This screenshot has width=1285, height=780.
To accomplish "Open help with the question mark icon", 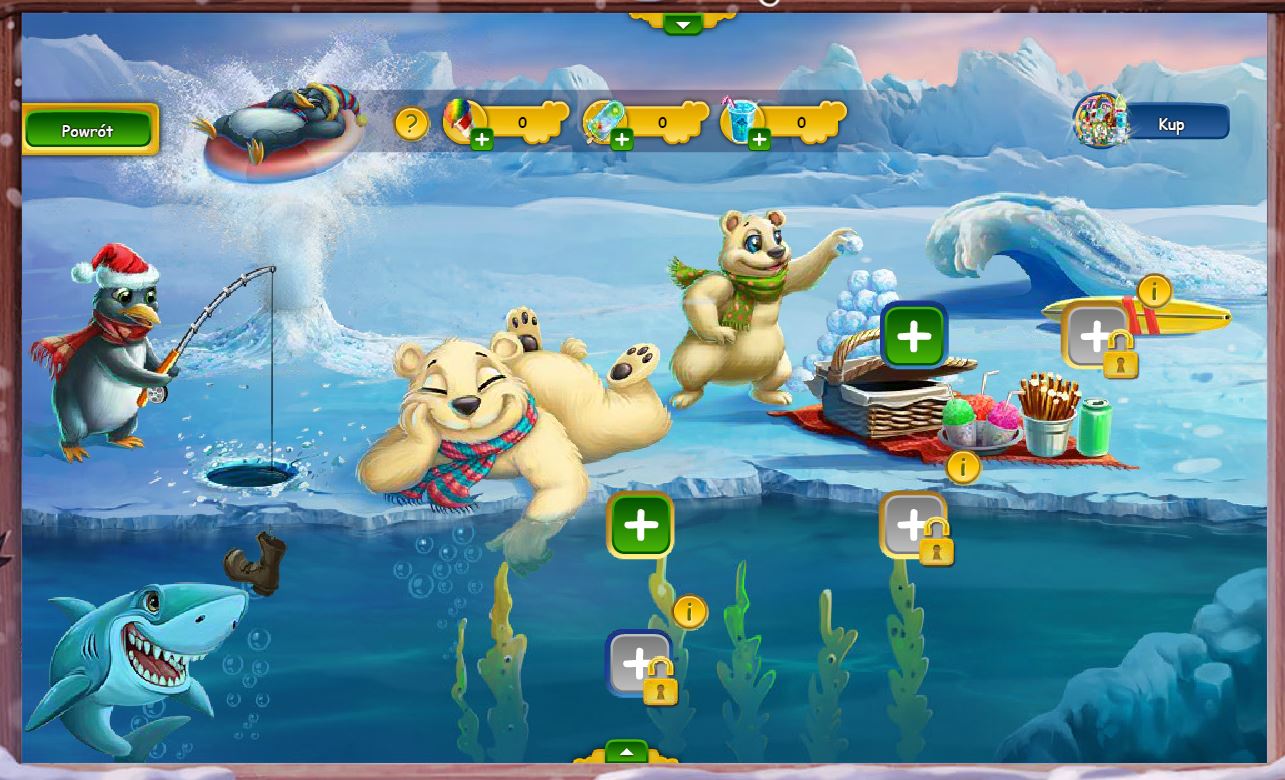I will [x=411, y=124].
